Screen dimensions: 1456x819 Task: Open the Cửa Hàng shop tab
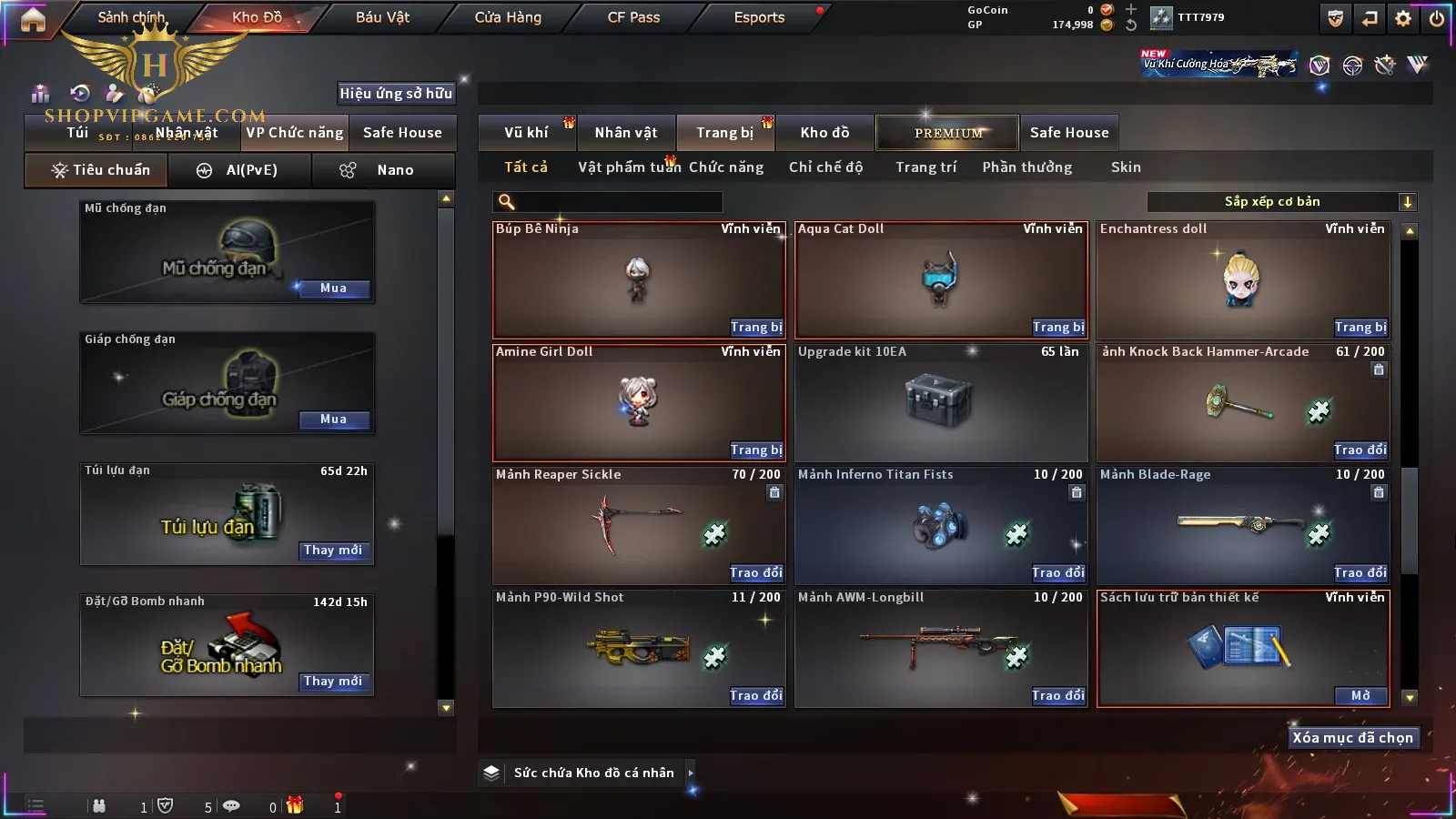pyautogui.click(x=508, y=17)
